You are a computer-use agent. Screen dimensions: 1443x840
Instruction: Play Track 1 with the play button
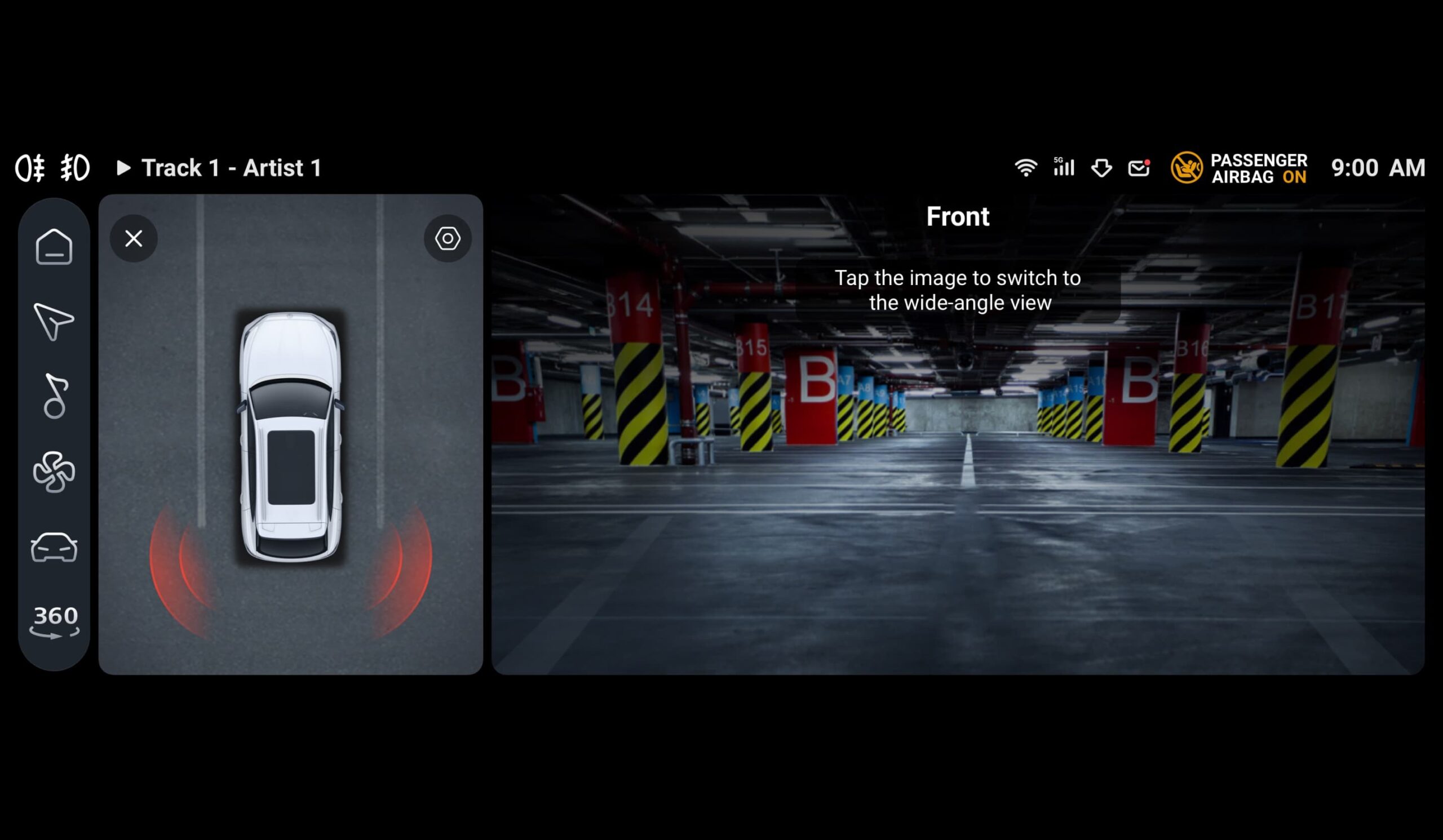123,168
